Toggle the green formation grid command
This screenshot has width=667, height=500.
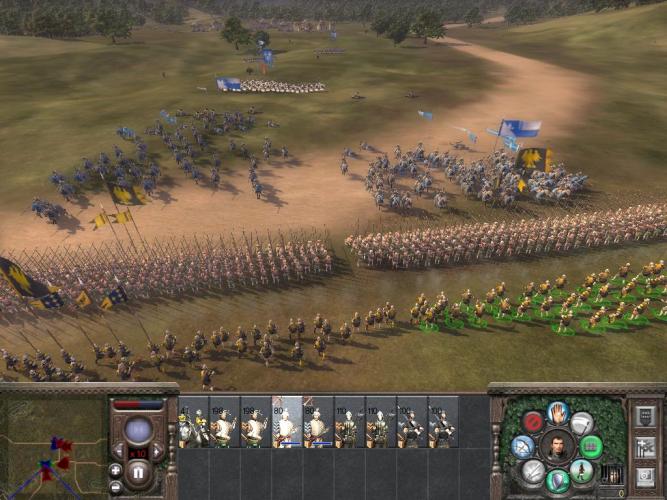click(592, 446)
